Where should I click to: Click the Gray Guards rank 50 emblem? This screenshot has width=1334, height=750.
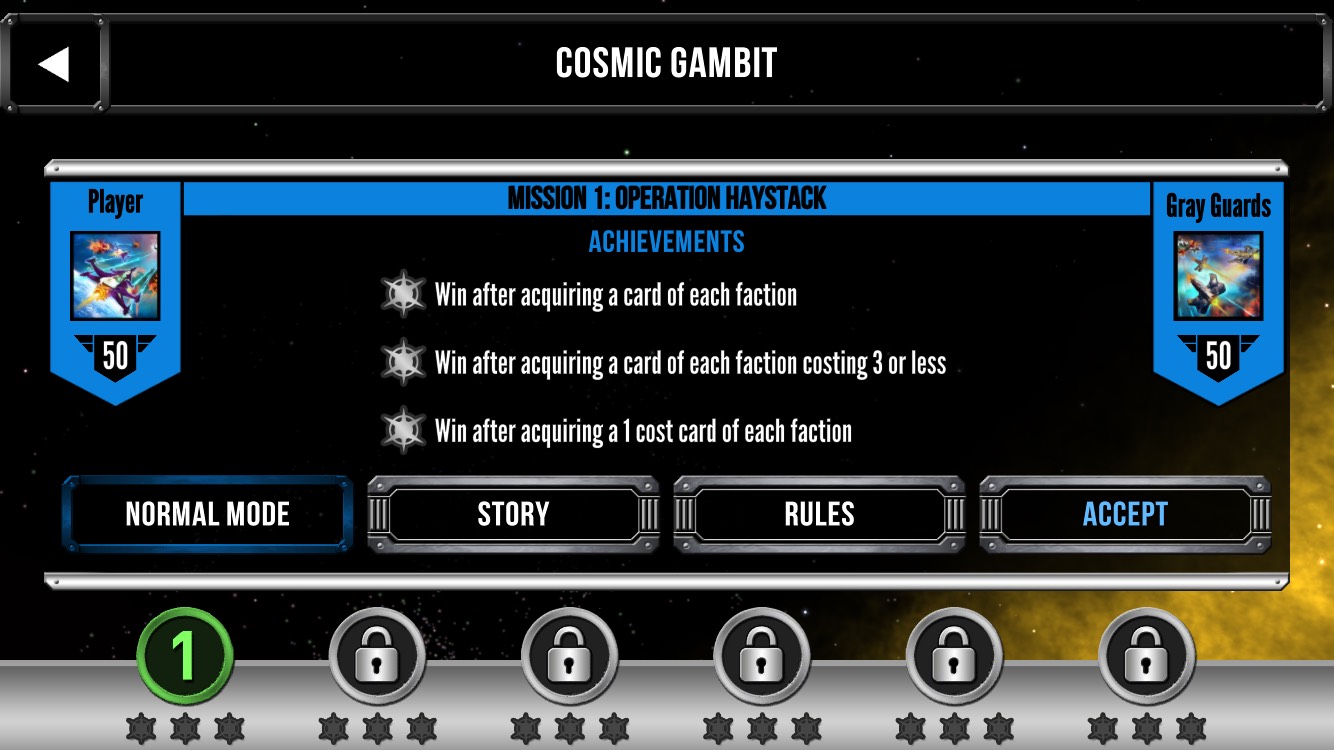(x=1220, y=357)
